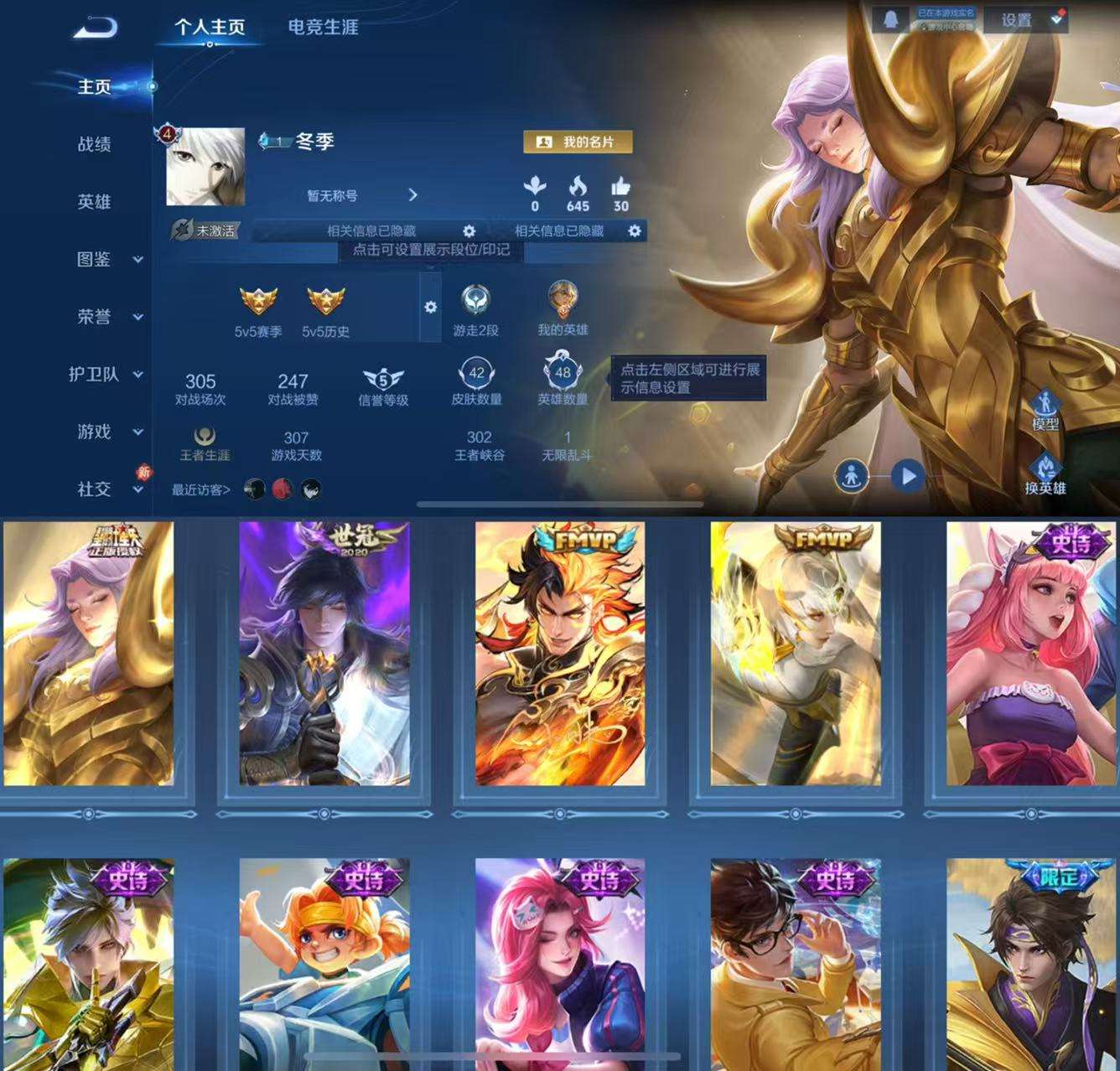Toggle the gear next to first 相关信息已隐藏
The width and height of the screenshot is (1120, 1071).
469,231
